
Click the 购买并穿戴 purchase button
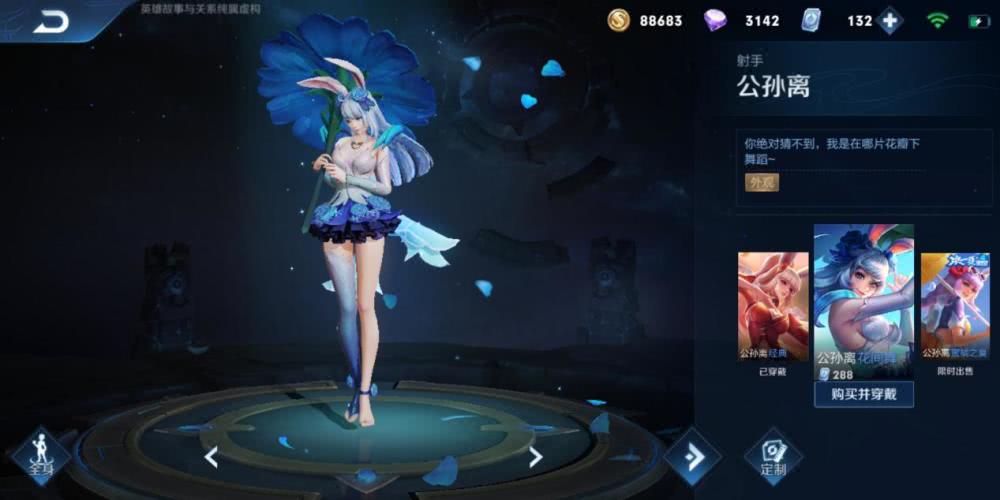point(863,393)
